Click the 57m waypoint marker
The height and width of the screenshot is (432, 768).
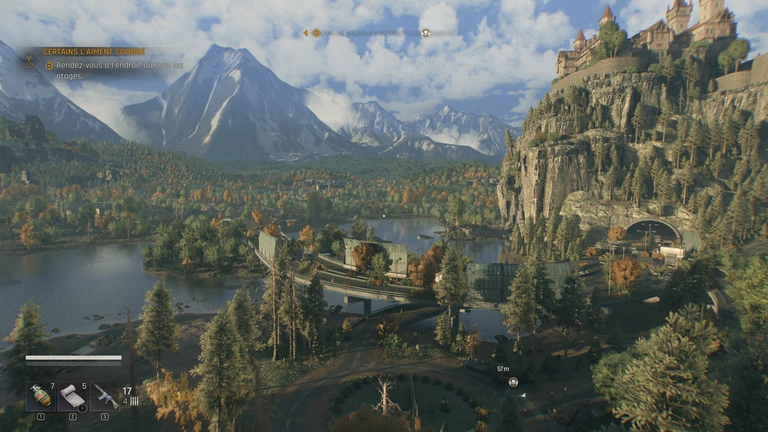tap(513, 381)
